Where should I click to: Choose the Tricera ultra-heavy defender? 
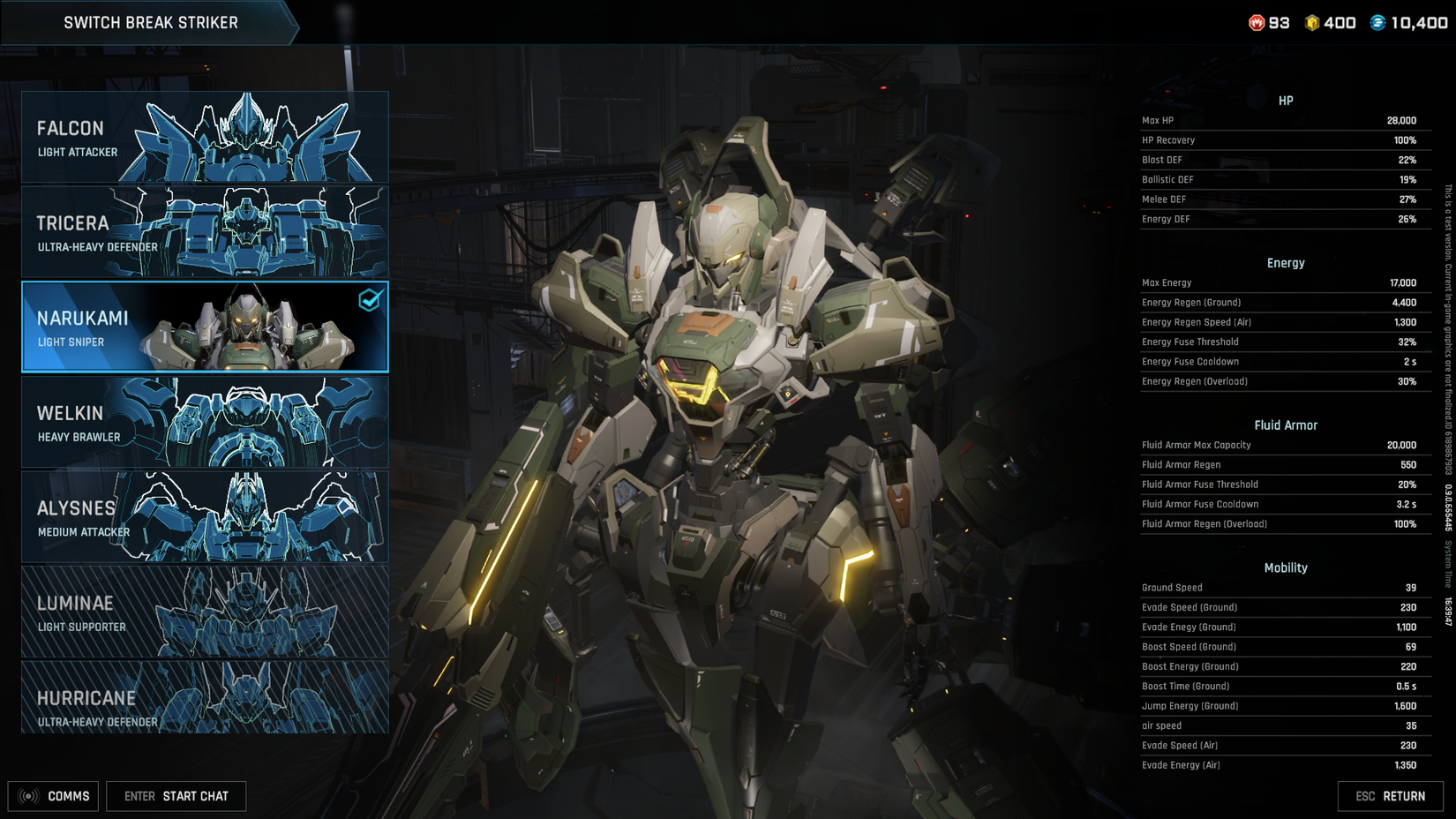tap(205, 232)
